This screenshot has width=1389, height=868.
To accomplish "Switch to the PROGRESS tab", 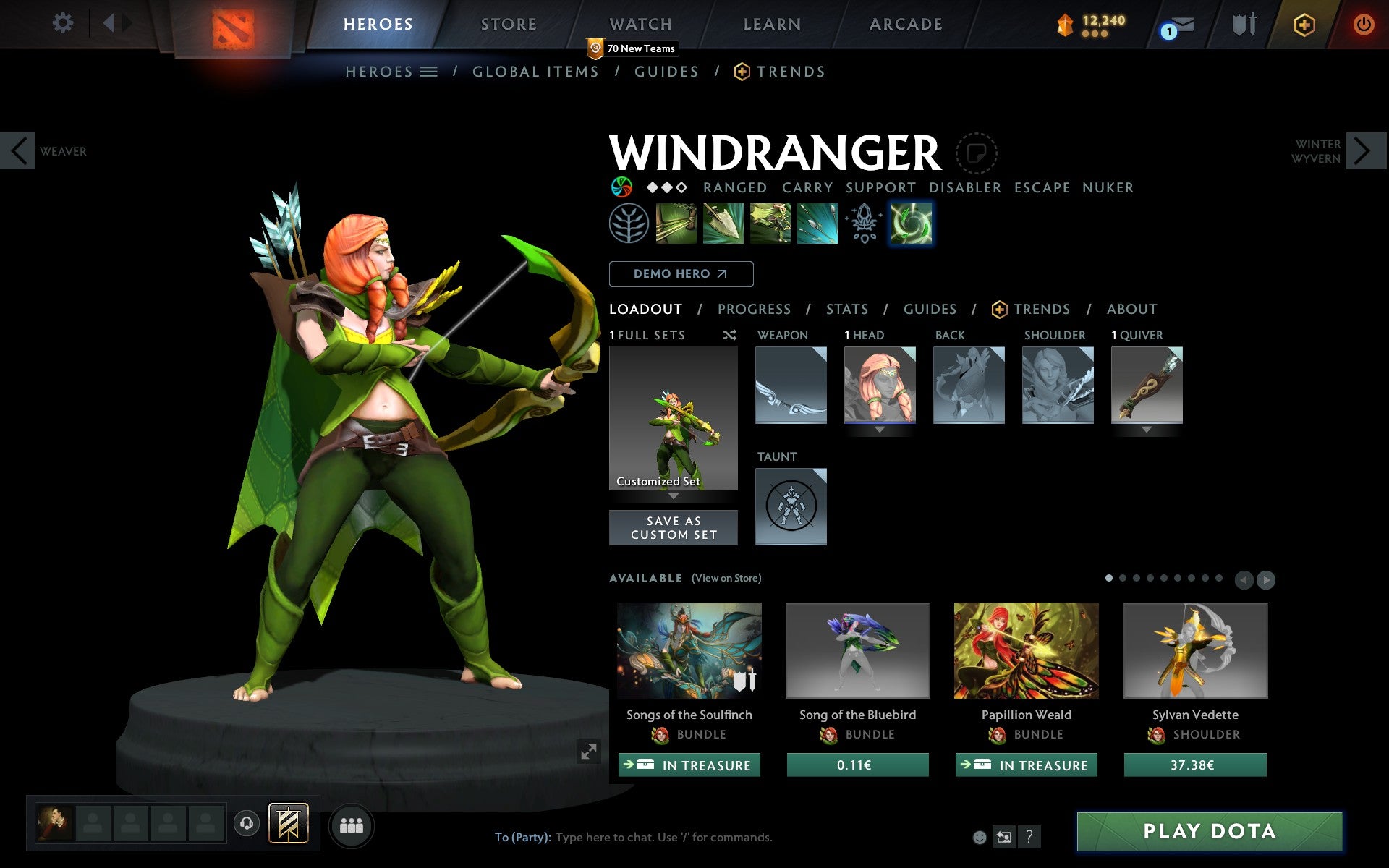I will [x=754, y=309].
